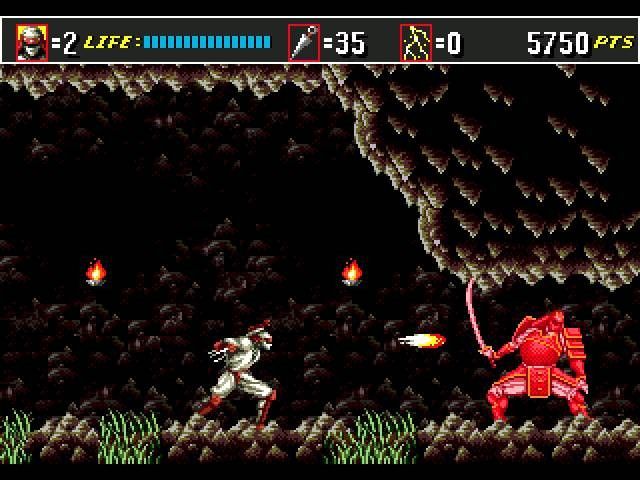Select the kunai shuriken weapon icon
This screenshot has width=640, height=480.
303,43
